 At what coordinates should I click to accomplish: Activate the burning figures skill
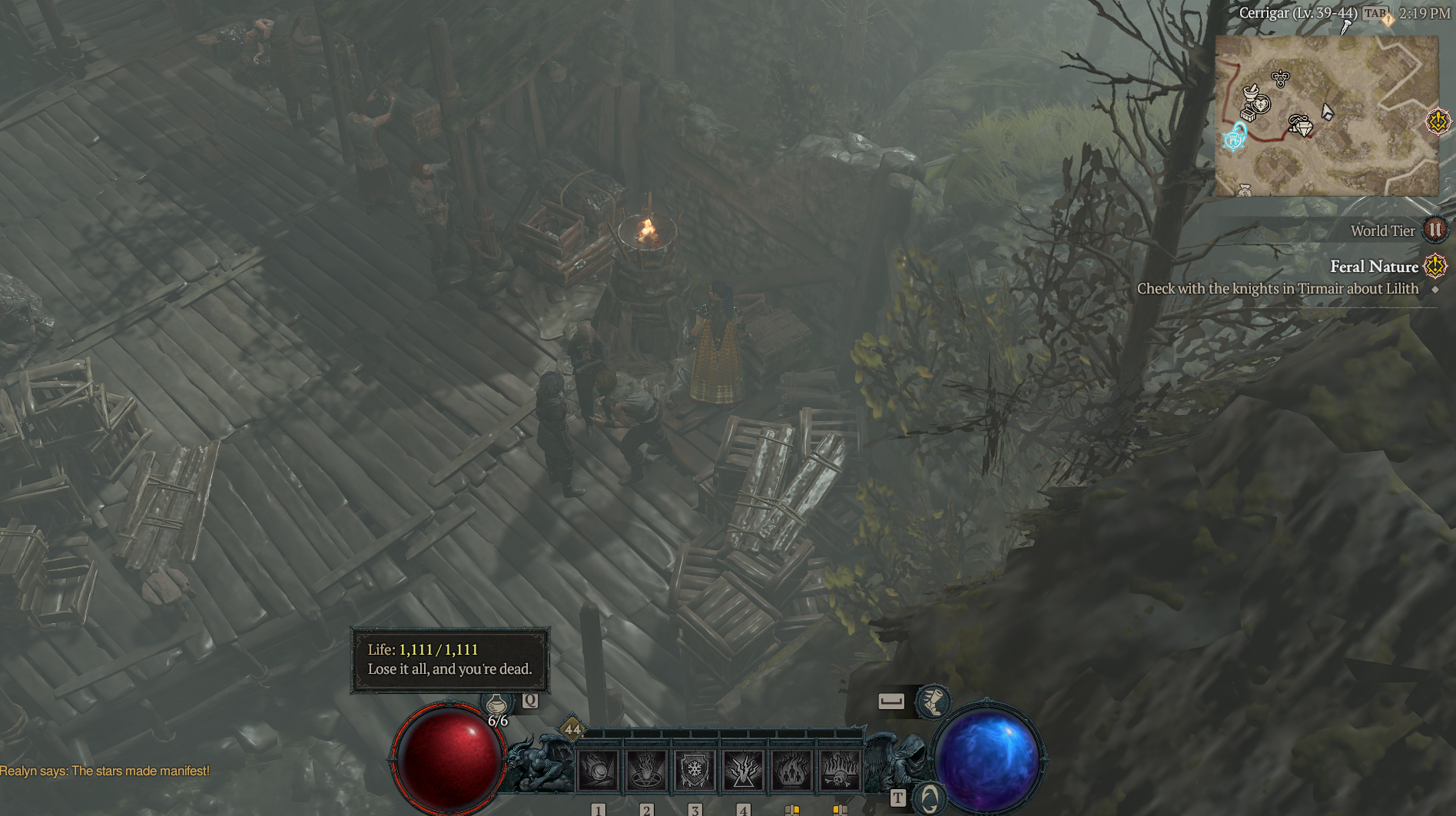(x=791, y=769)
